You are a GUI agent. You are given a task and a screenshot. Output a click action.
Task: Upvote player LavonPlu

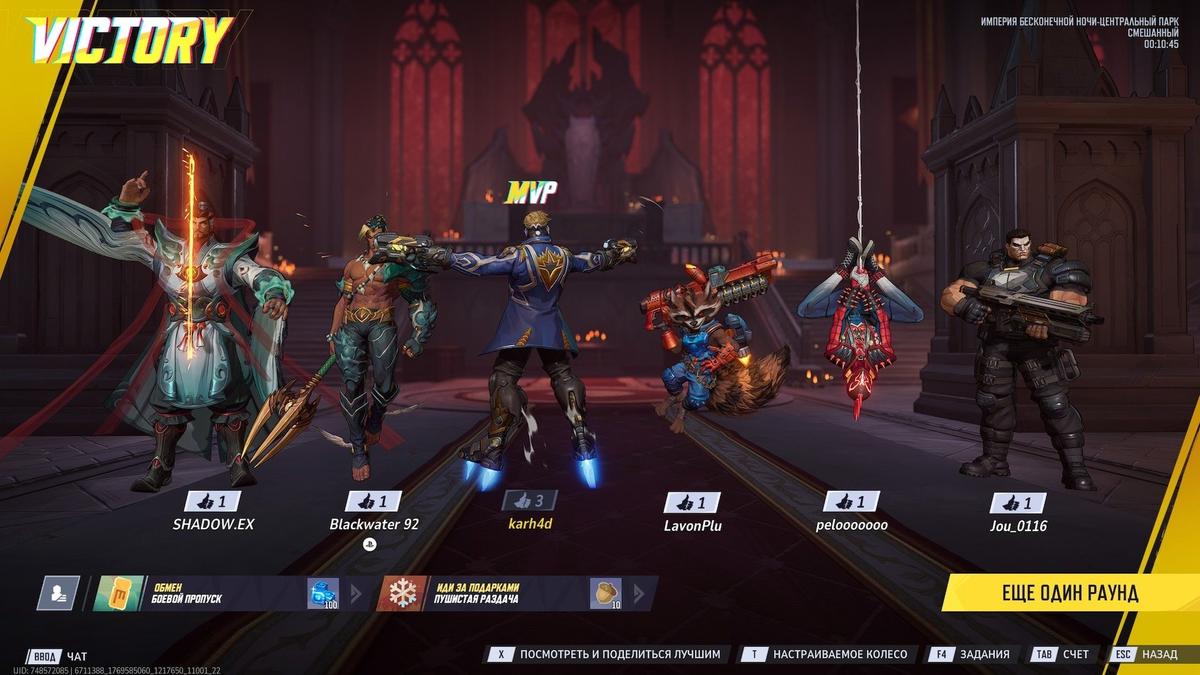tap(693, 502)
